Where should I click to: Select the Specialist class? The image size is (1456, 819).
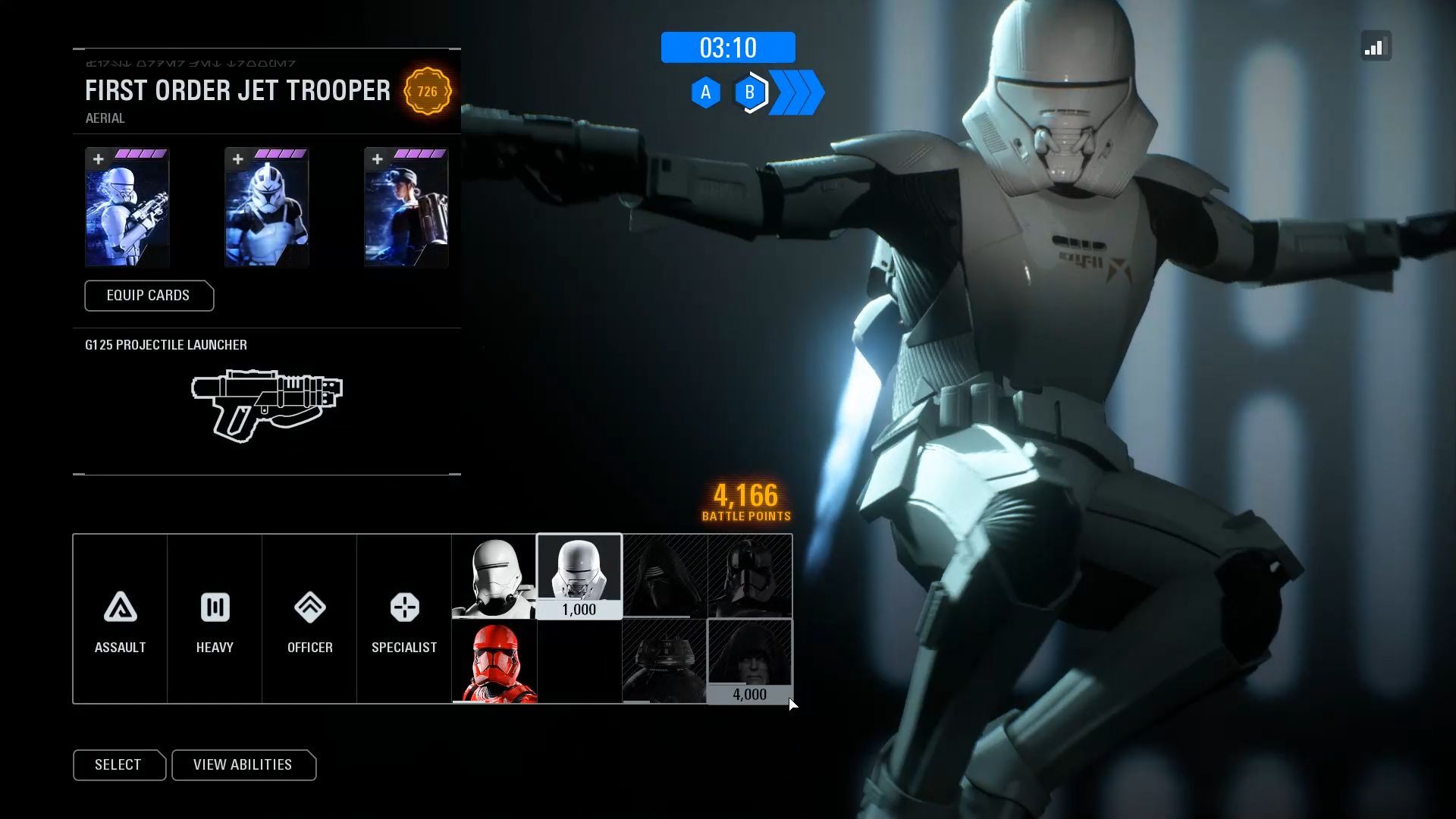pos(404,619)
